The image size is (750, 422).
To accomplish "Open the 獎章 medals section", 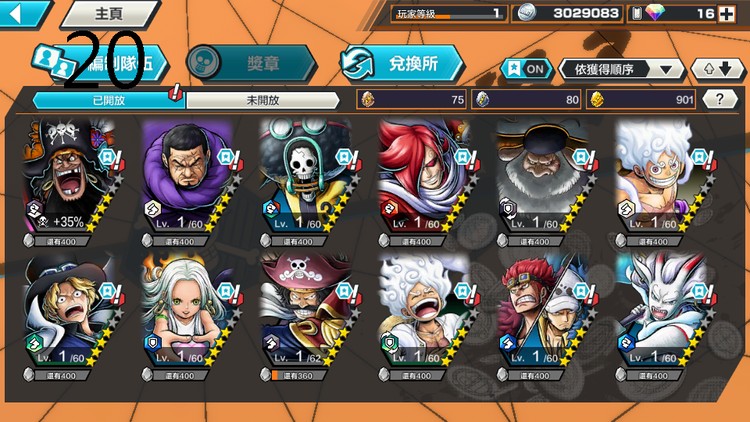I will pos(252,62).
